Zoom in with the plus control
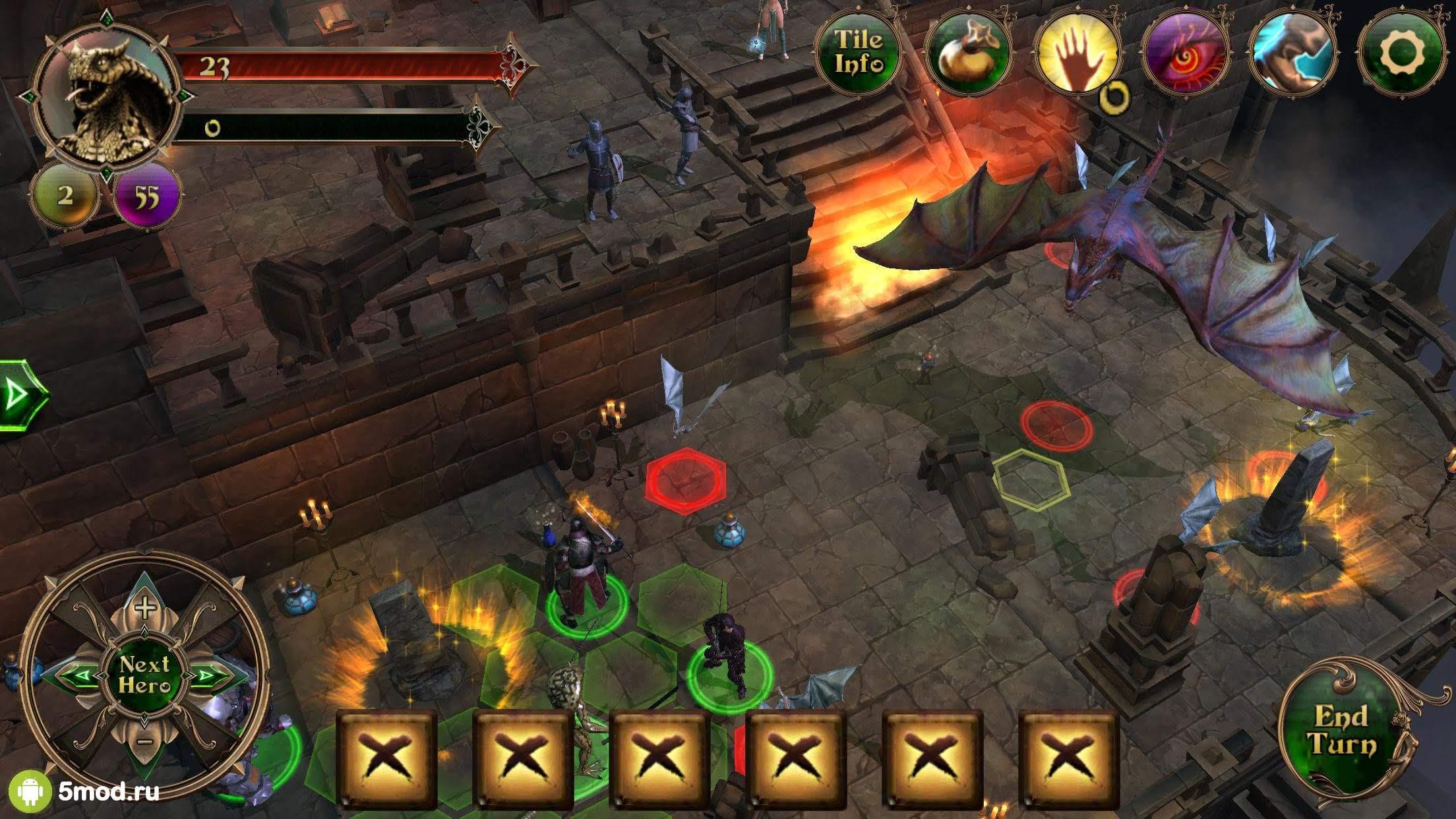This screenshot has width=1456, height=819. click(144, 606)
